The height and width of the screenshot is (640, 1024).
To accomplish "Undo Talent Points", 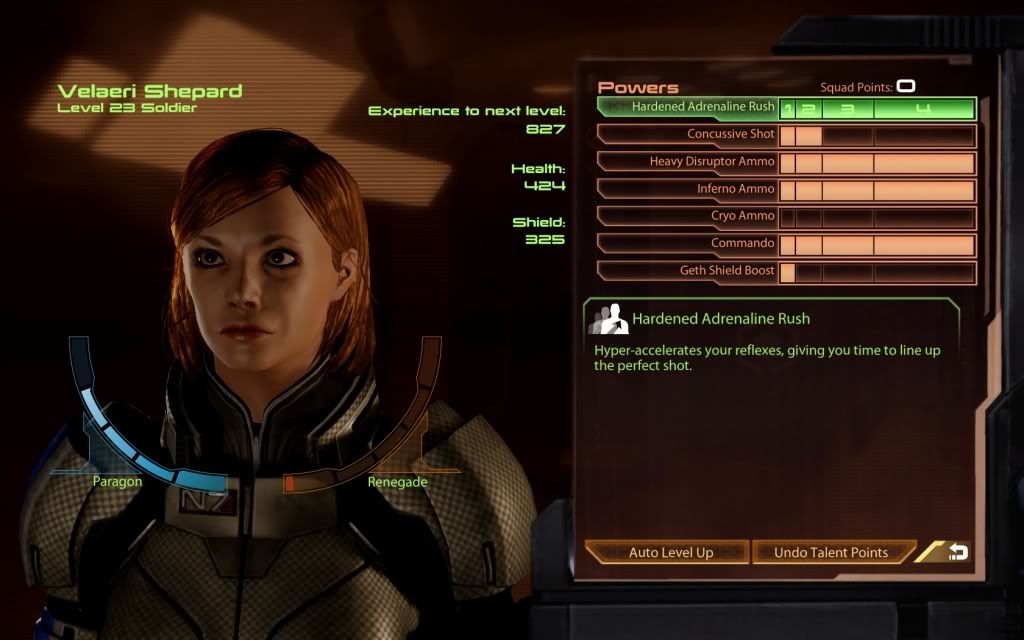I will 831,552.
